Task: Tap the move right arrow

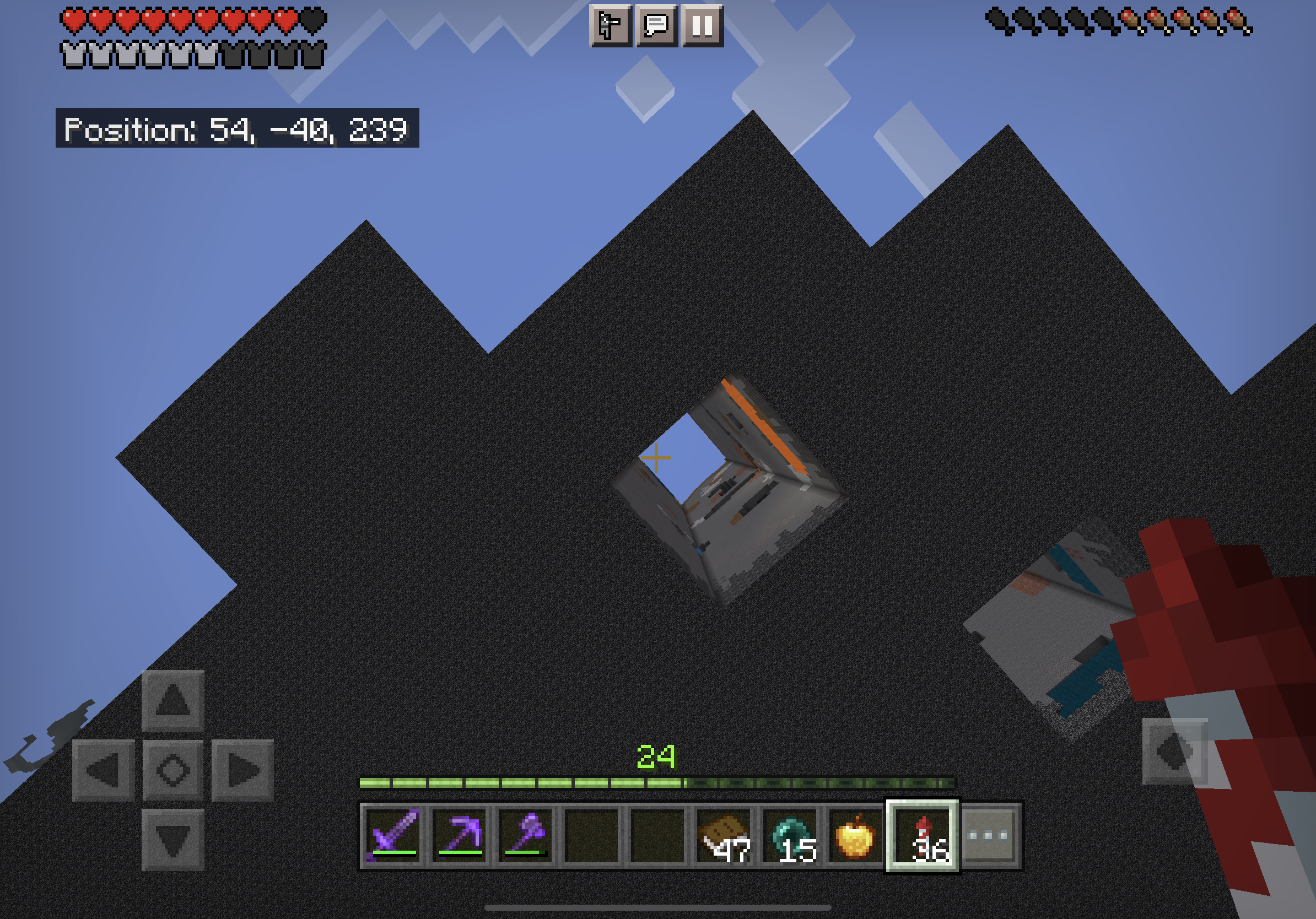Action: coord(242,770)
